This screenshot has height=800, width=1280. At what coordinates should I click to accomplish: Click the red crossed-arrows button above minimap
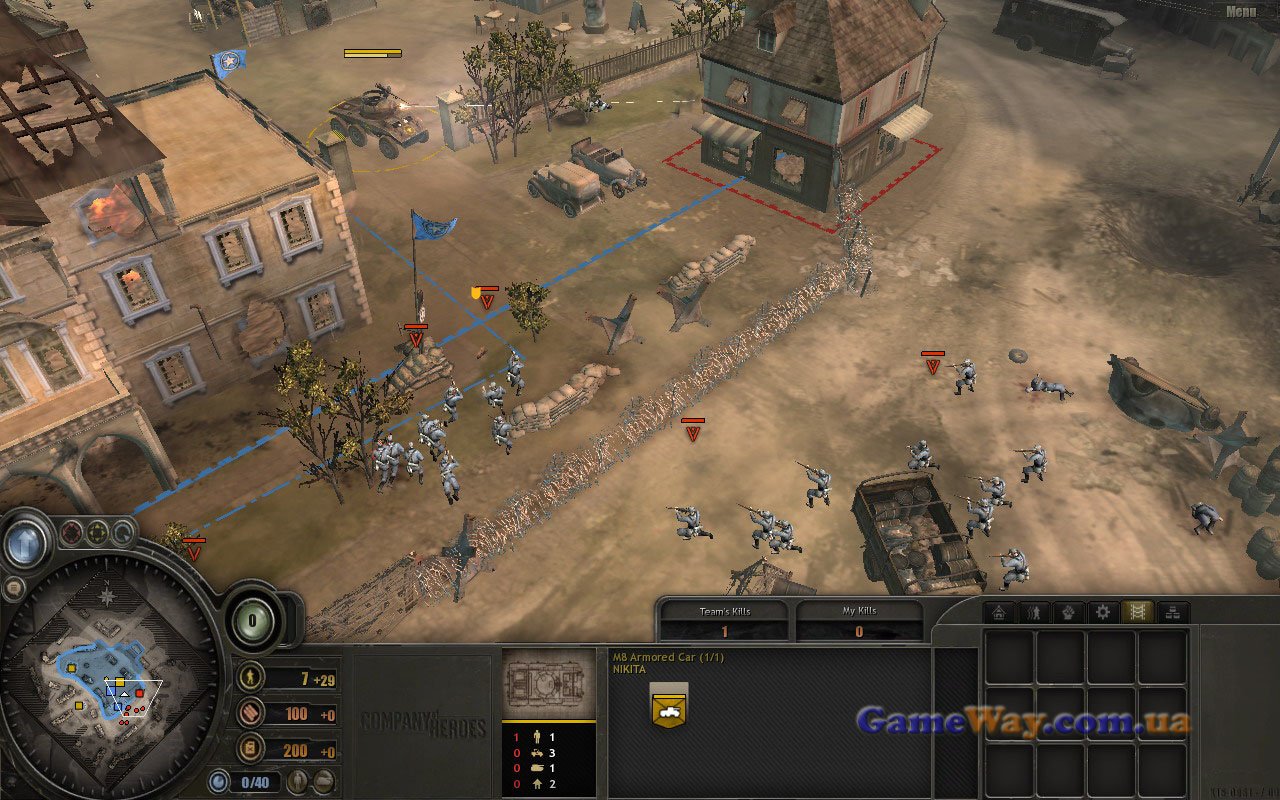pos(71,533)
